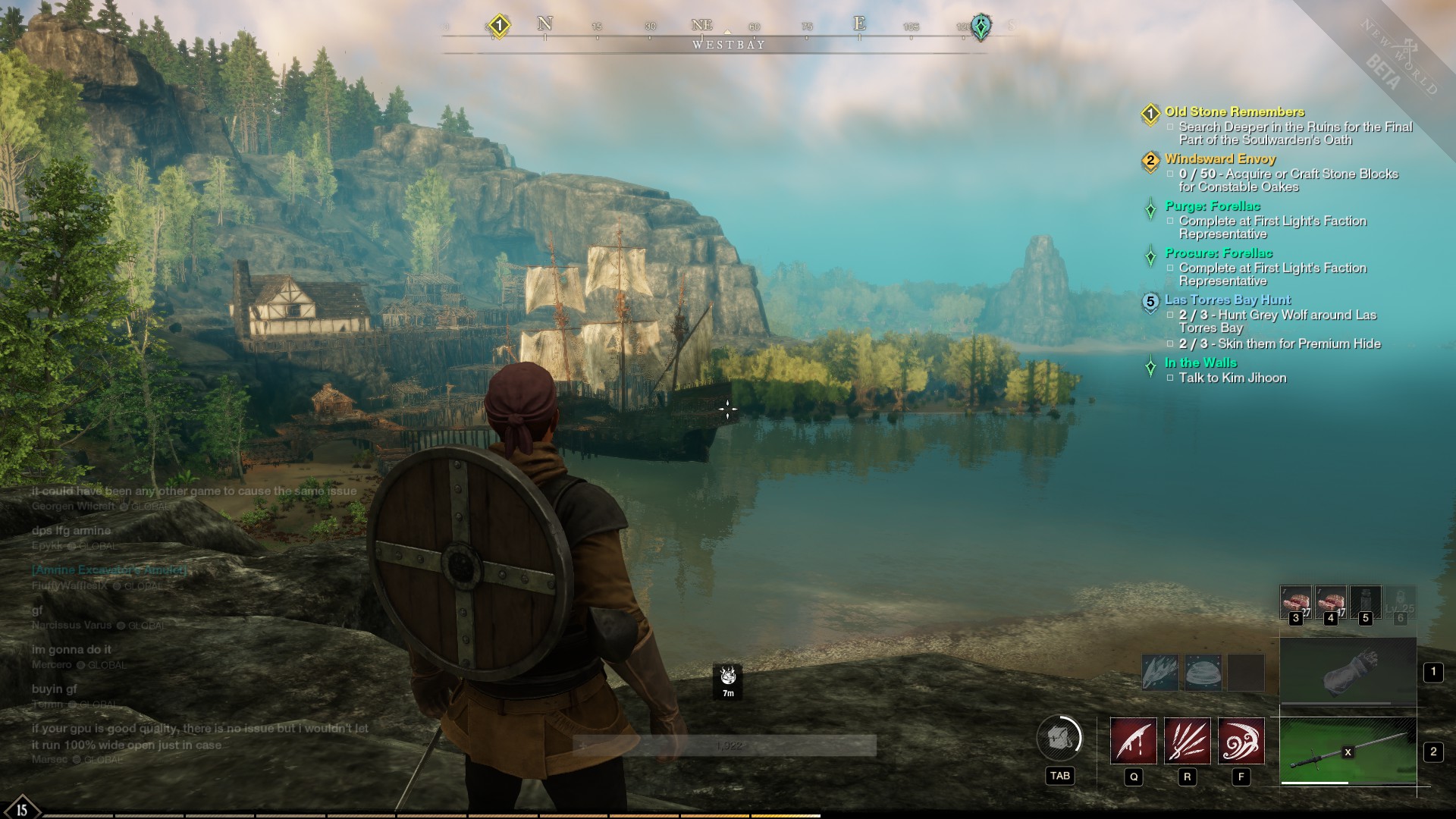1456x819 pixels.
Task: Open the Windsward Envoy quest entry
Action: pyautogui.click(x=1220, y=158)
